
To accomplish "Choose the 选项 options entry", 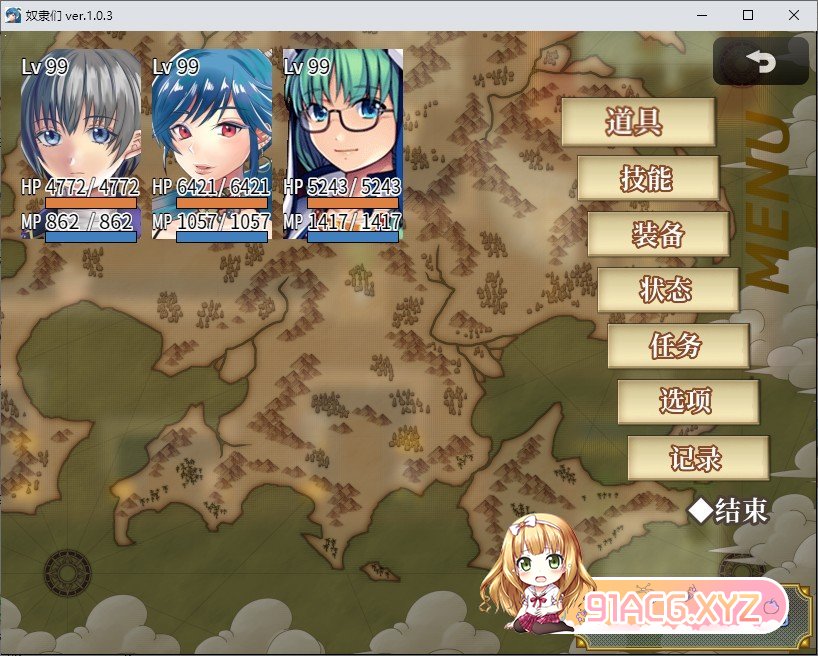I will point(687,401).
